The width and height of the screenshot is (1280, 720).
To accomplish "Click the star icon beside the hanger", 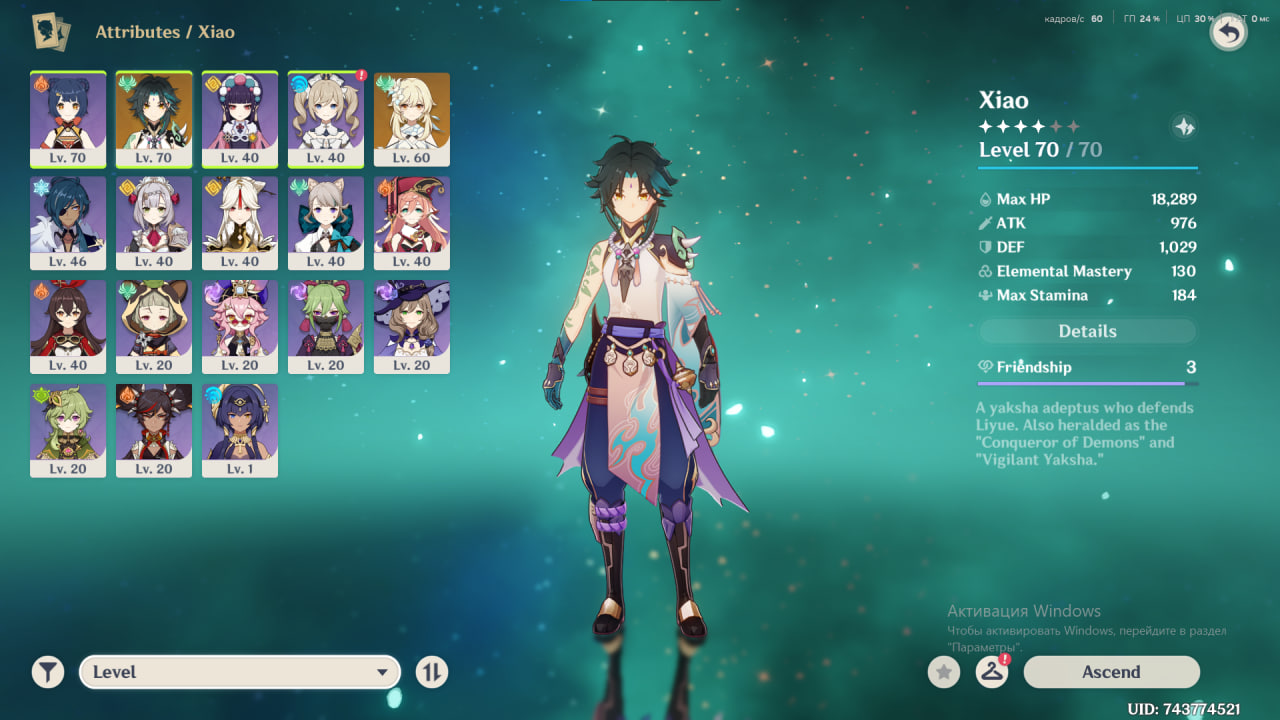I will click(943, 672).
